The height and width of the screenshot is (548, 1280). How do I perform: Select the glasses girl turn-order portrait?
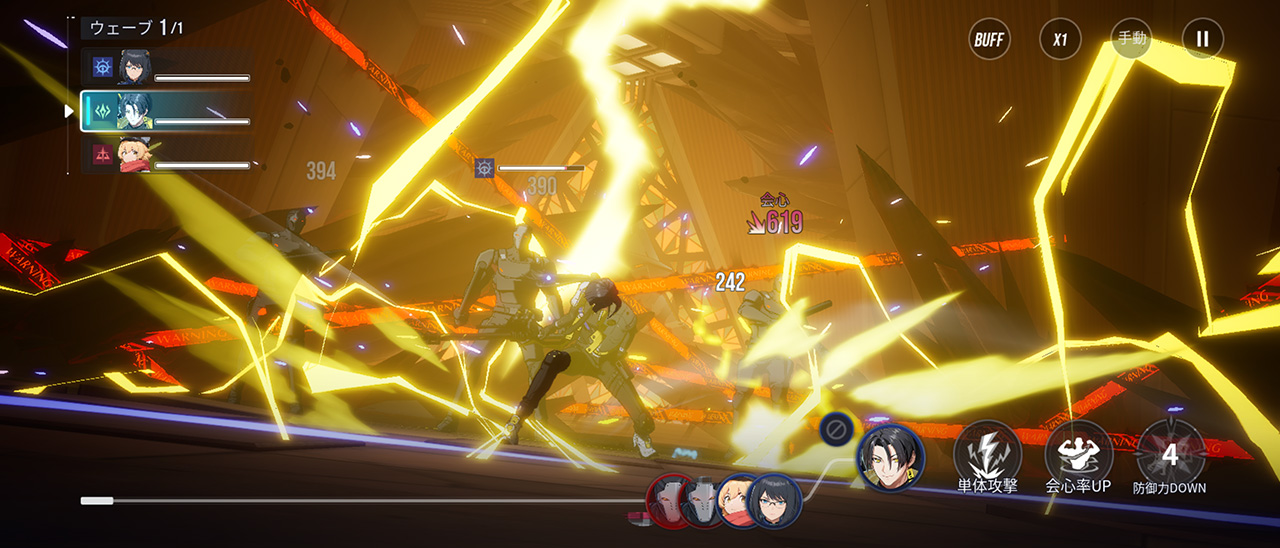pyautogui.click(x=775, y=501)
